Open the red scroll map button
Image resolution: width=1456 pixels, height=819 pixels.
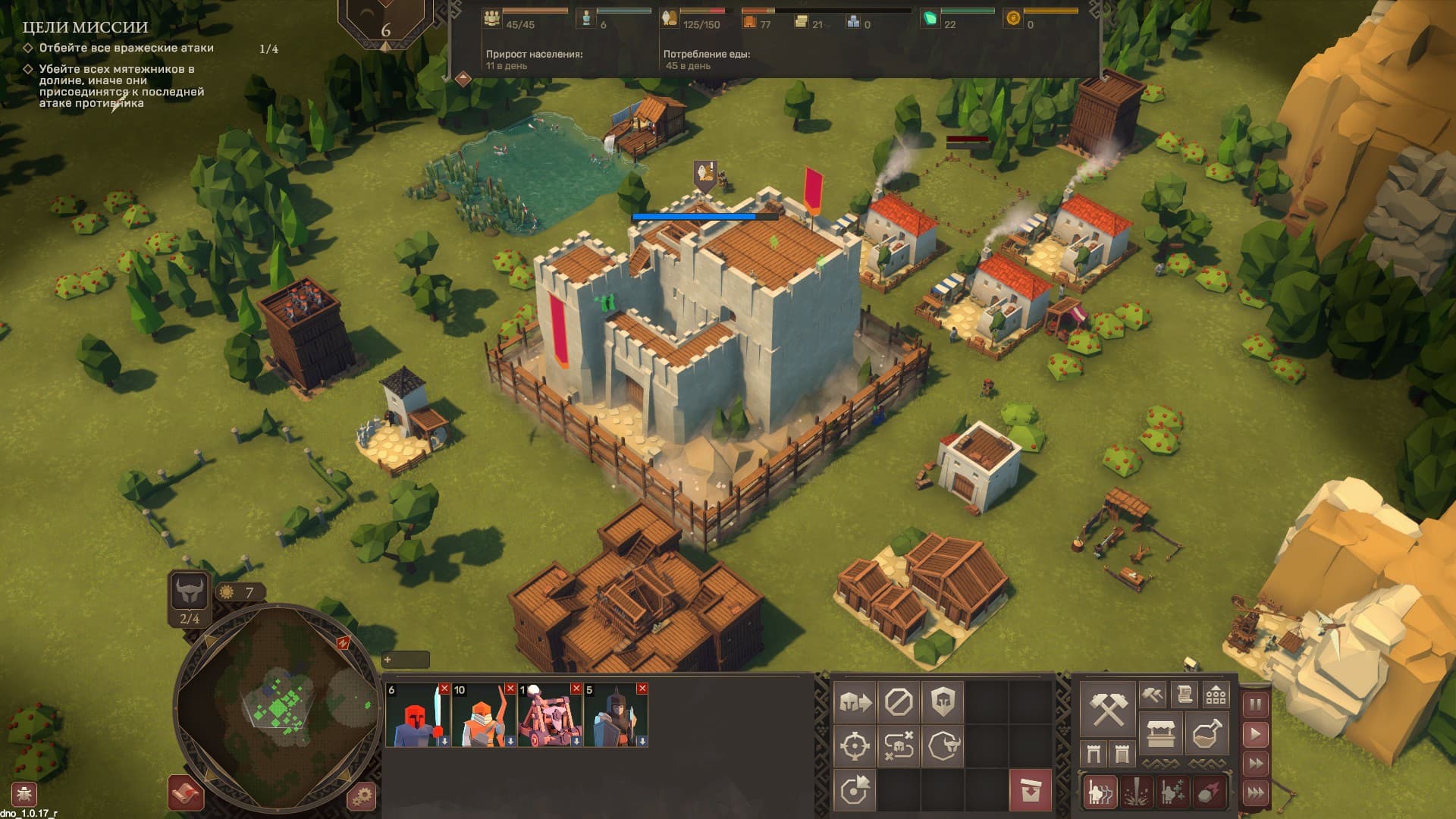coord(185,793)
